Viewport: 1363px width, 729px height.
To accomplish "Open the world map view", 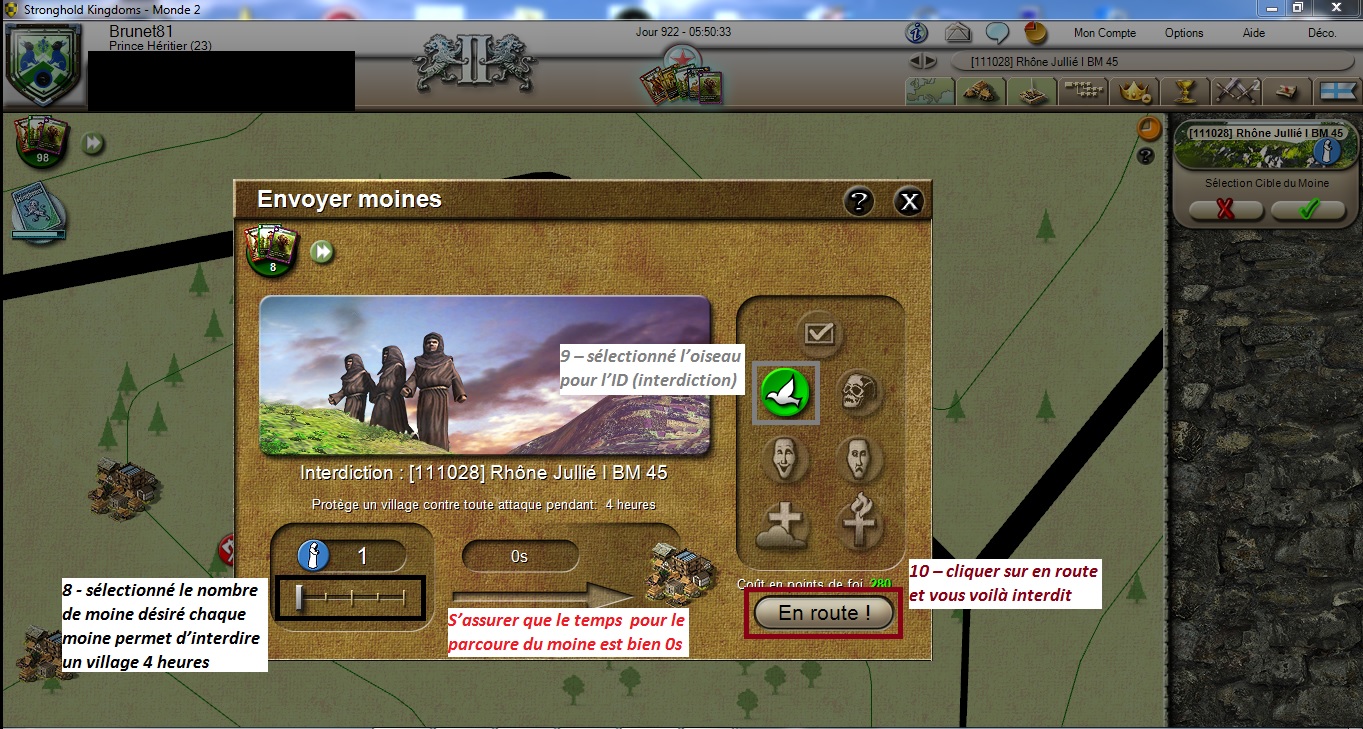I will coord(929,91).
